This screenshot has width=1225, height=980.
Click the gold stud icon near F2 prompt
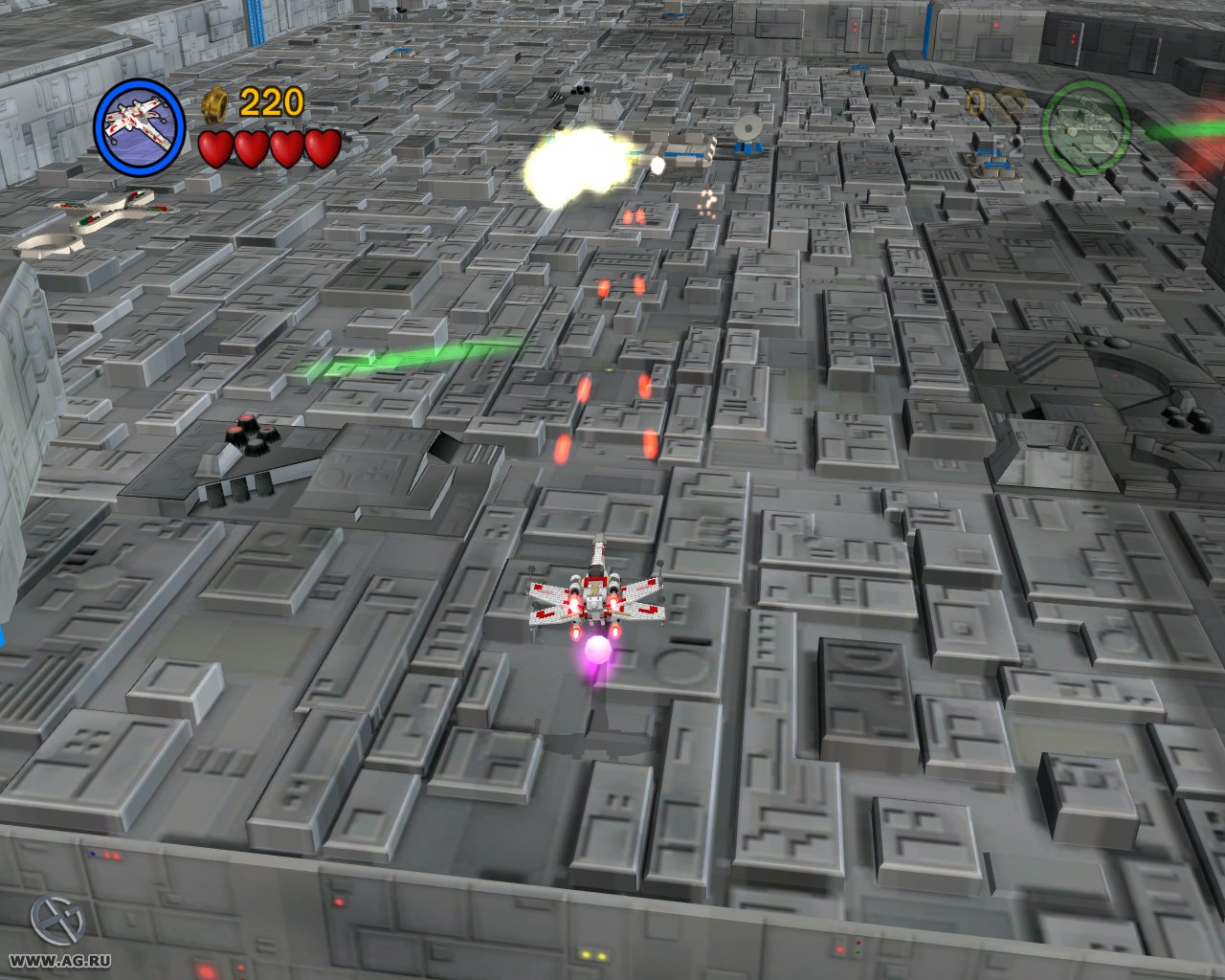[976, 100]
